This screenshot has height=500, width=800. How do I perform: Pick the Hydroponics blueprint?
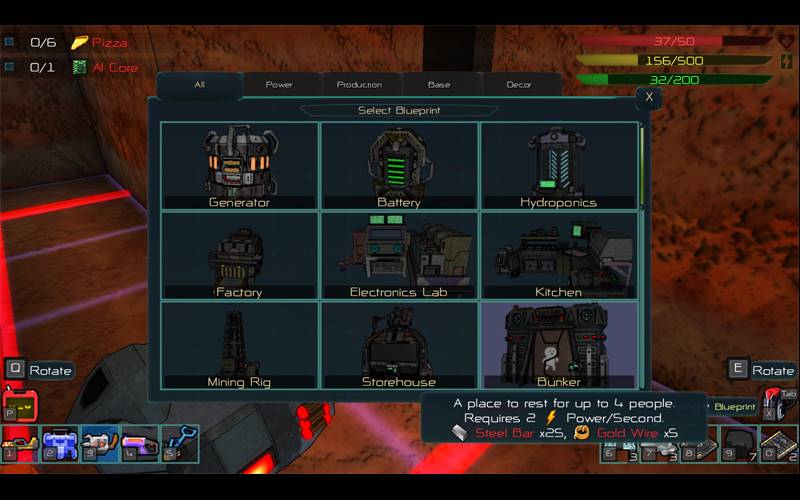coord(558,166)
